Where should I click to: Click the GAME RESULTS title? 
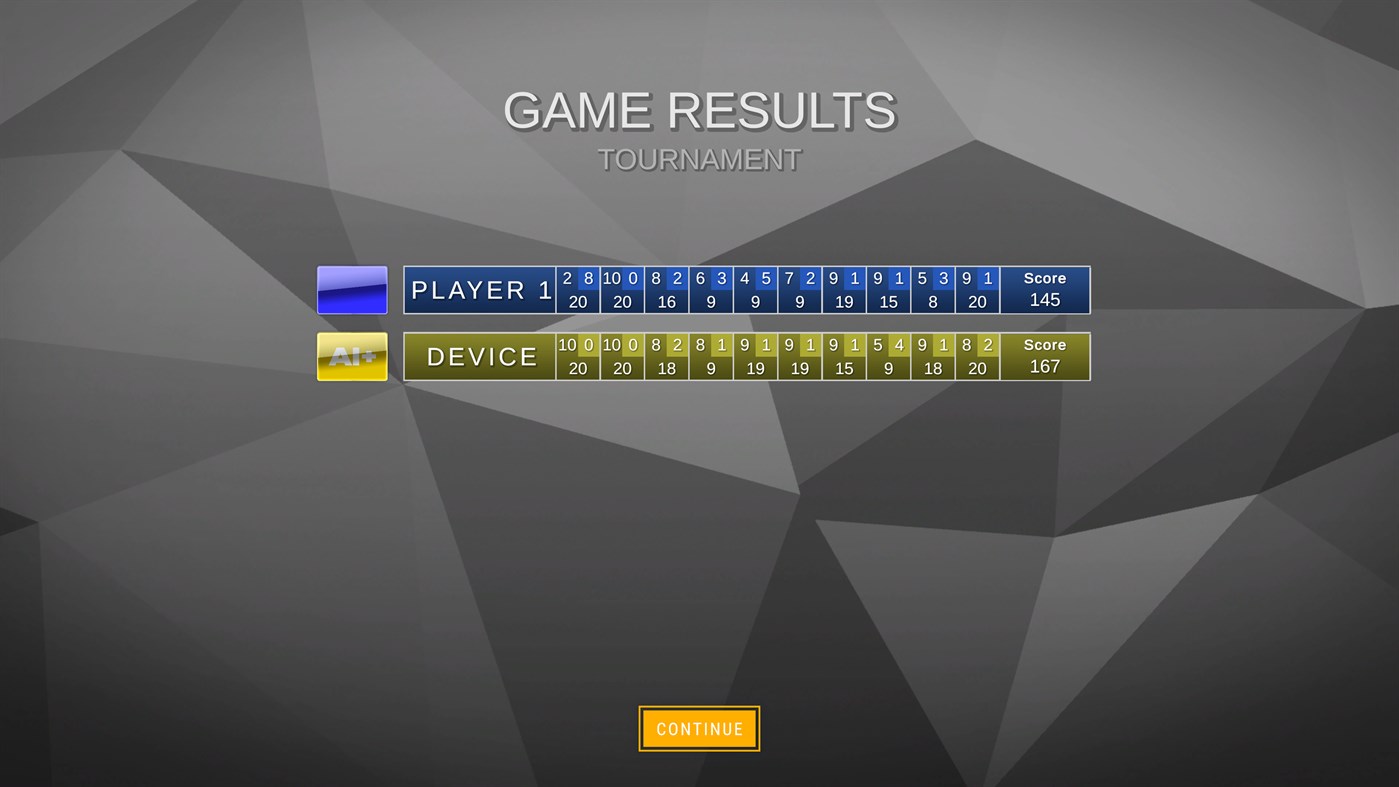pos(699,110)
